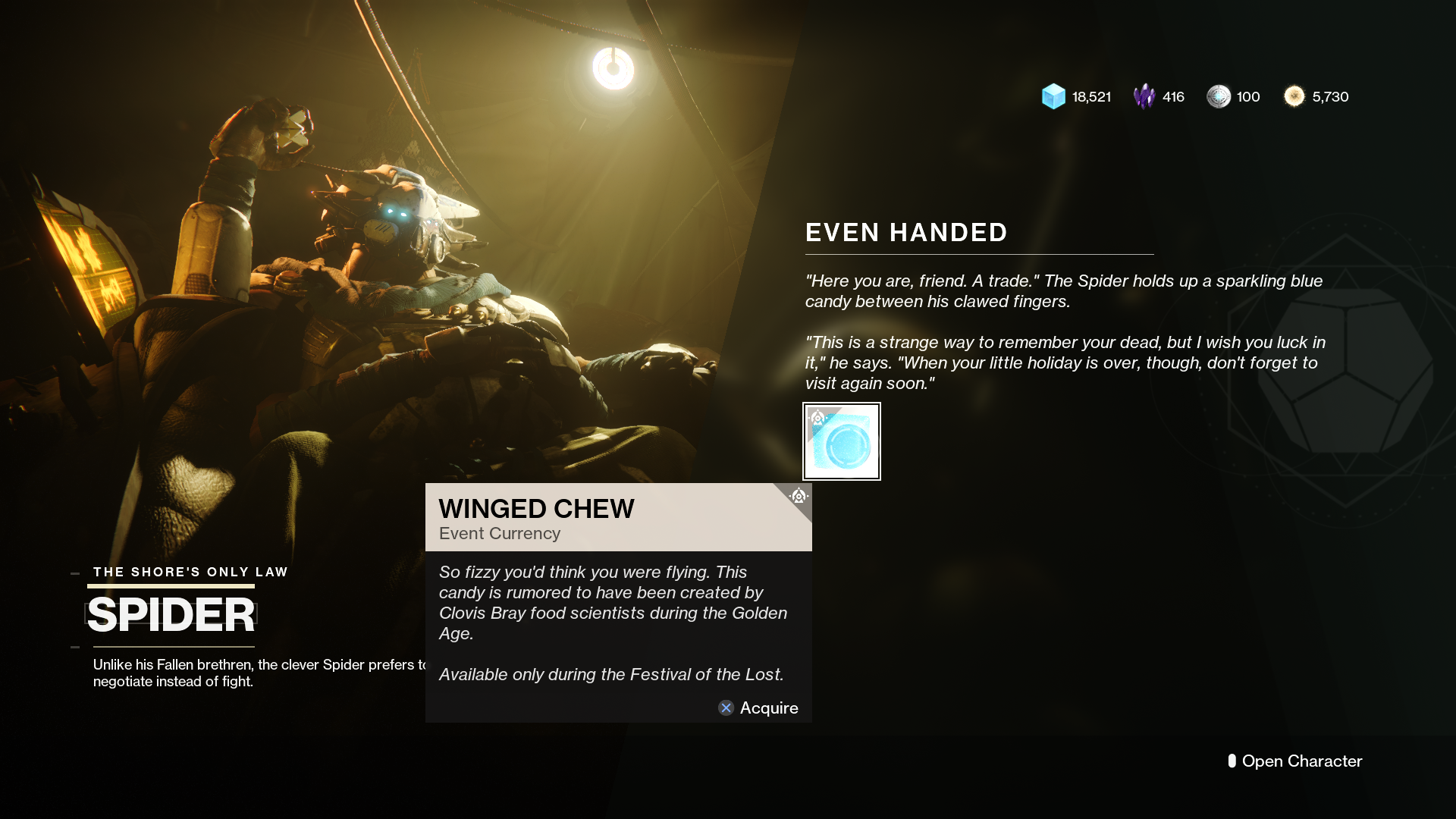Click the X button icon next to Acquire

coord(726,708)
